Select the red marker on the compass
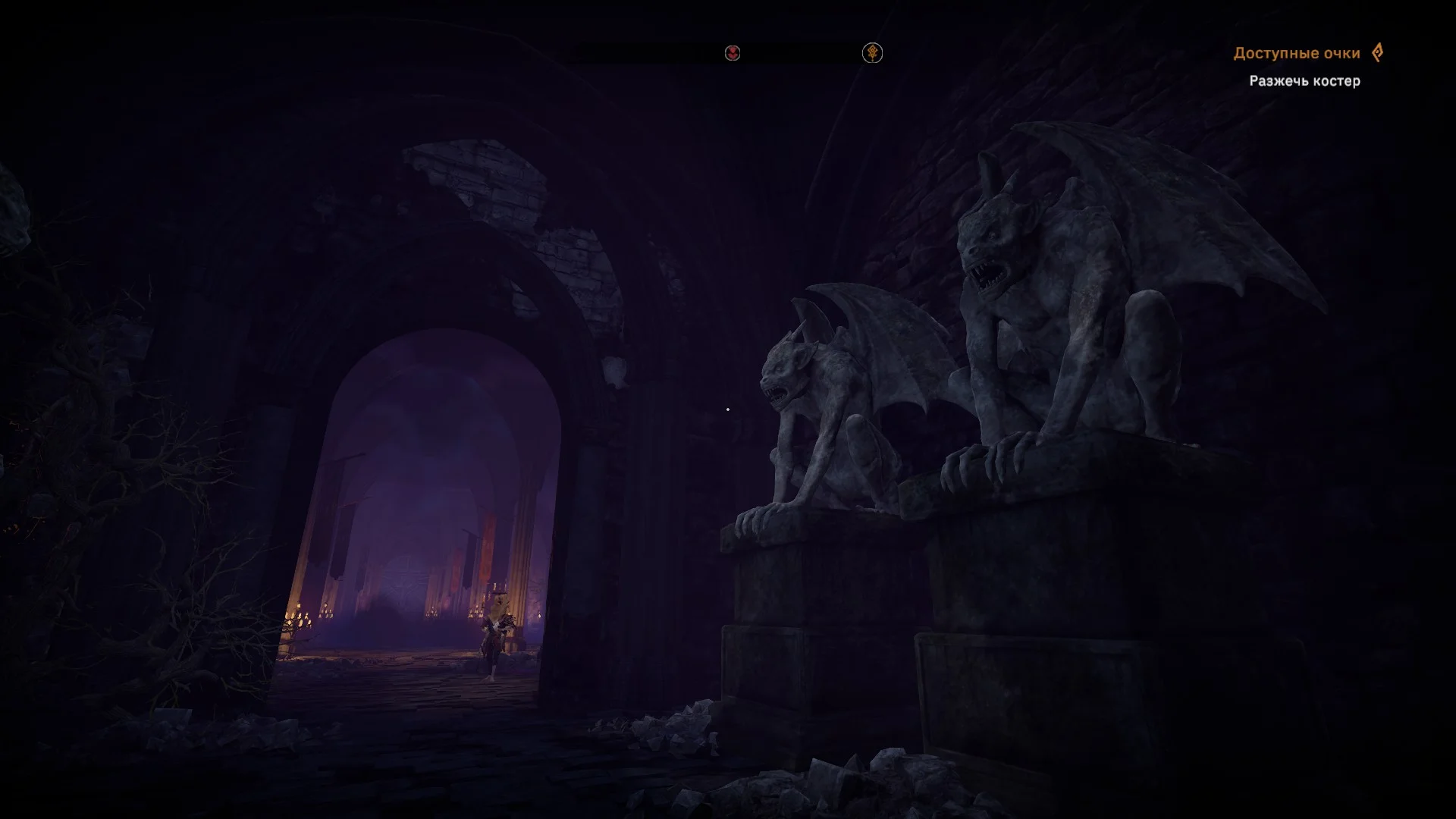 [733, 53]
